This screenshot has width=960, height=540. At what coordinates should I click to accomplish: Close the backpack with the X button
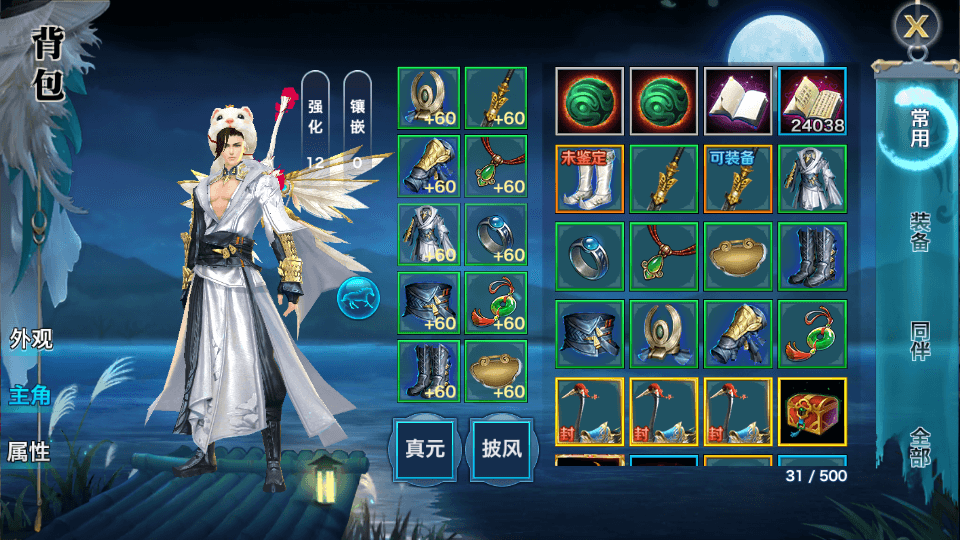916,27
